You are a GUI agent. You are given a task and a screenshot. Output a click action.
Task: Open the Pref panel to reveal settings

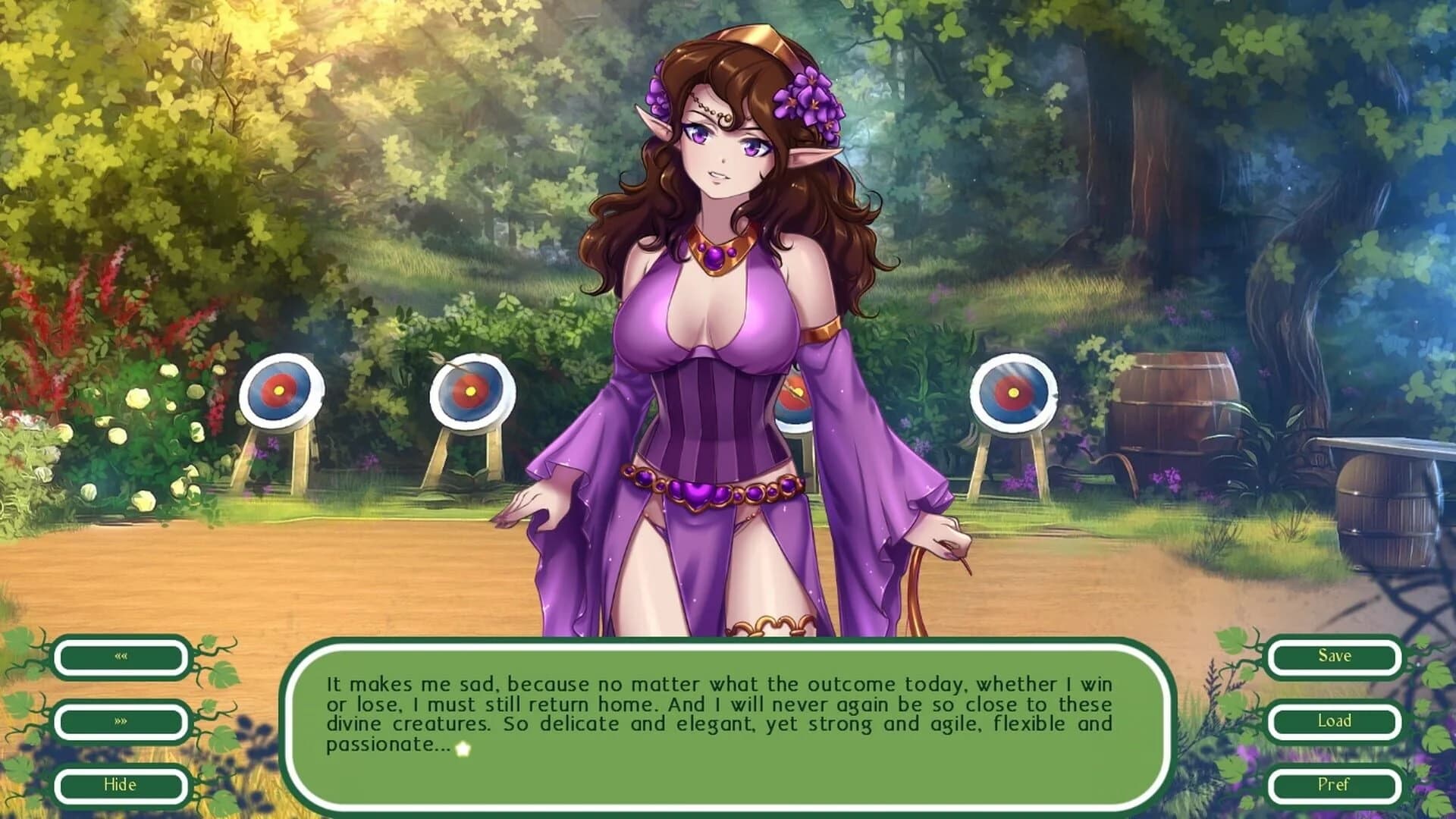1335,785
